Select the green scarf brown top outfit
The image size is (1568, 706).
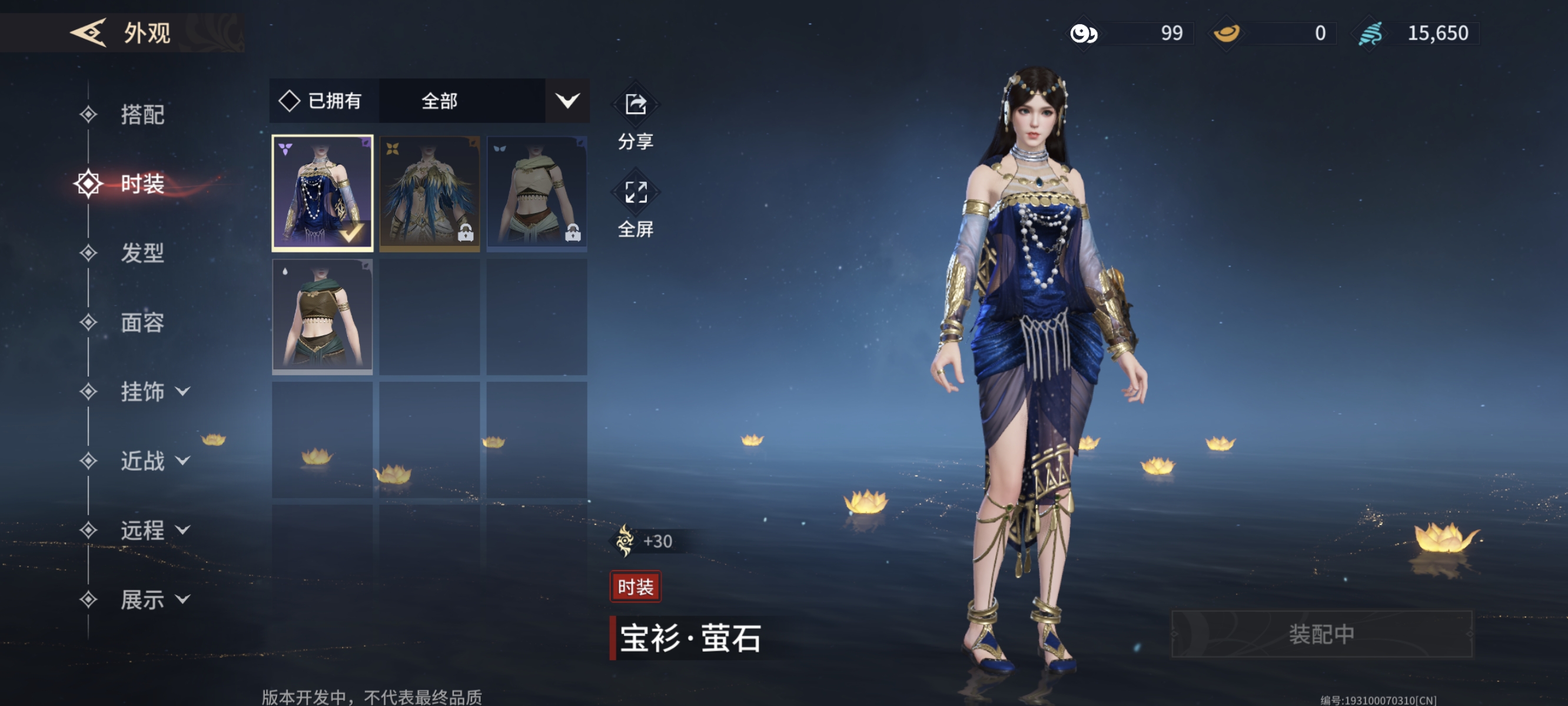point(322,316)
